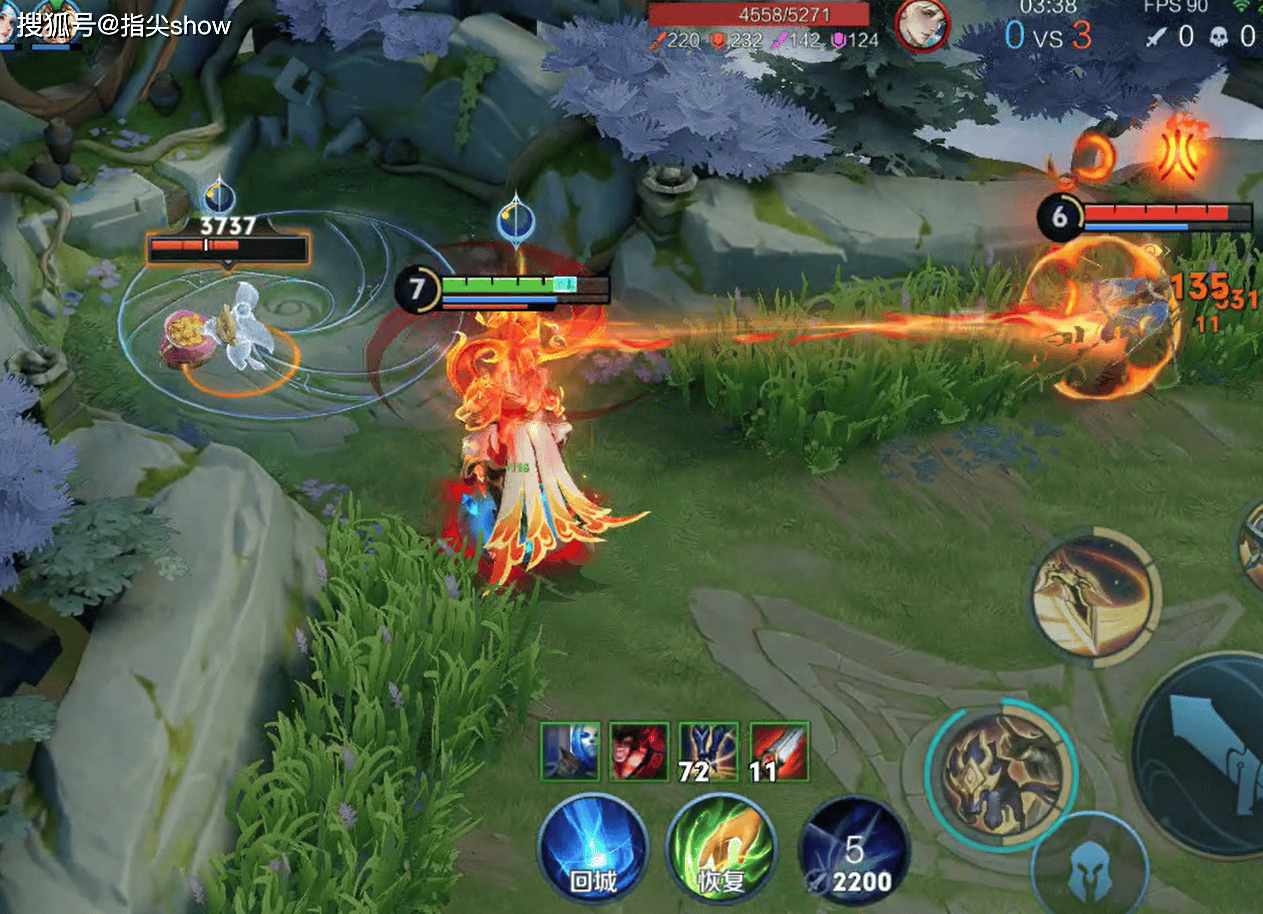Select the helmet target-hero attack button
Image resolution: width=1263 pixels, height=914 pixels.
1089,868
